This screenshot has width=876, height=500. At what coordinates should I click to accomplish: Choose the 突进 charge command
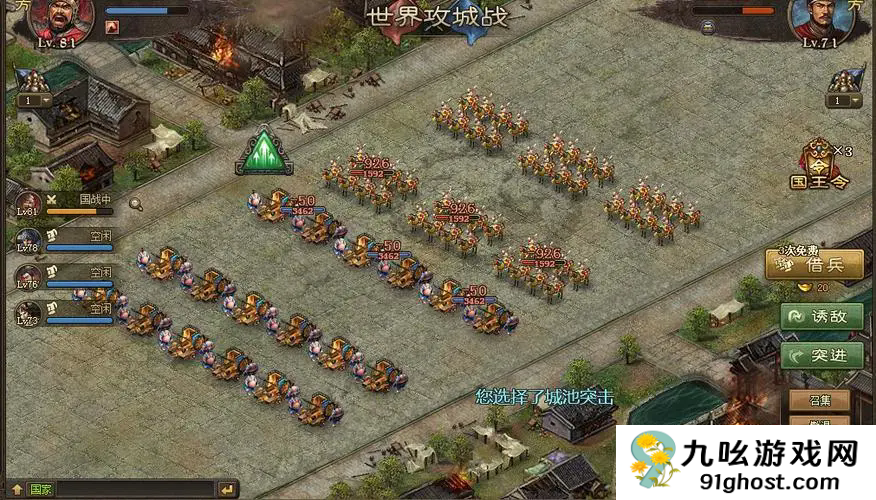821,355
